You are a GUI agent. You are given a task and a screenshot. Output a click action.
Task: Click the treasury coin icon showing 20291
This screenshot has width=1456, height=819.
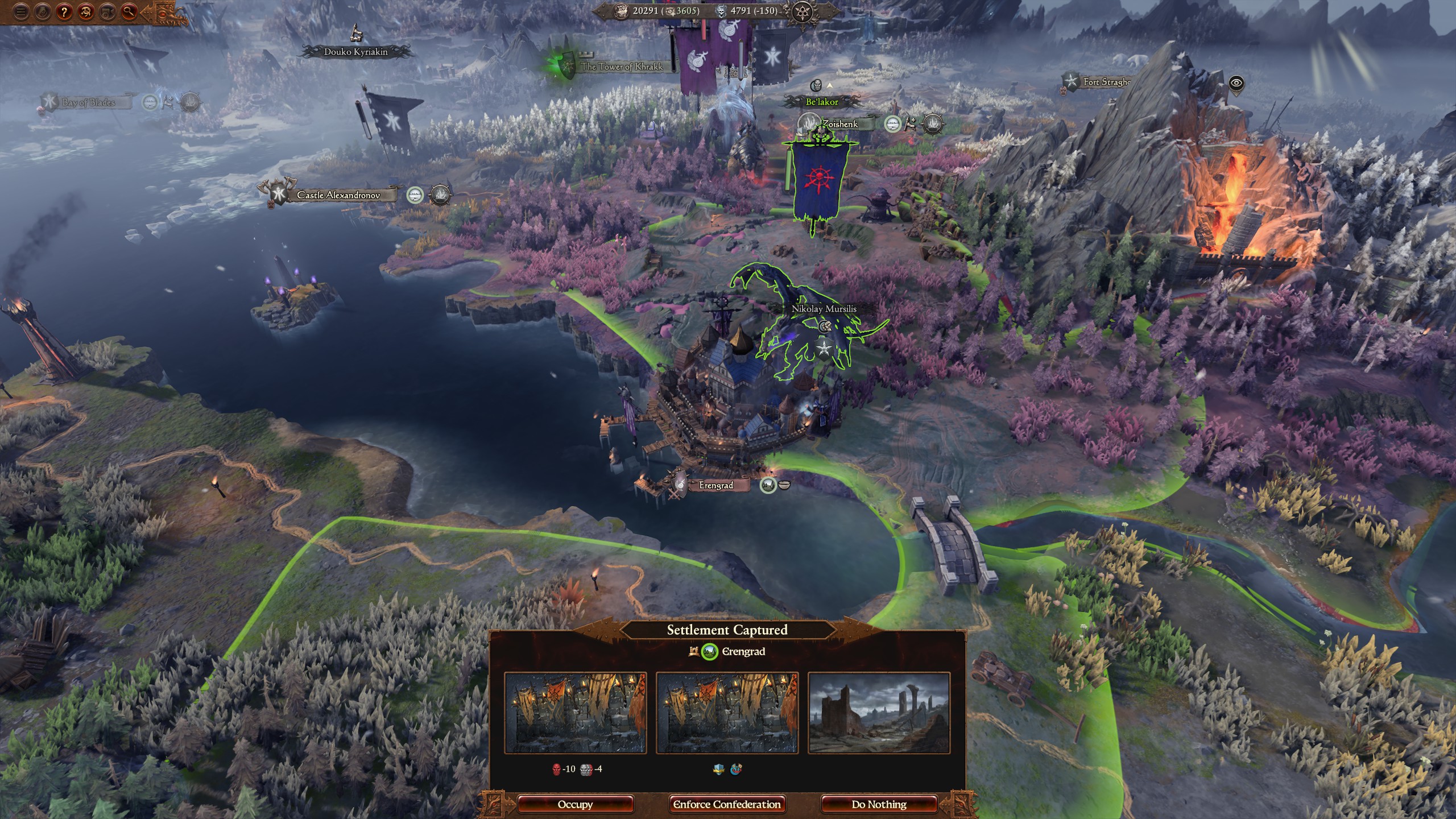621,11
